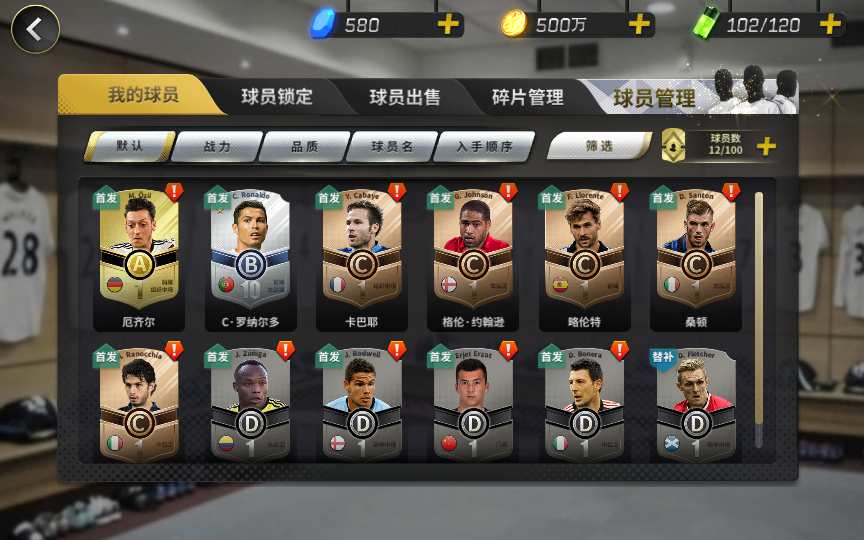The image size is (864, 540).
Task: Buy more gold coins
Action: pos(639,25)
